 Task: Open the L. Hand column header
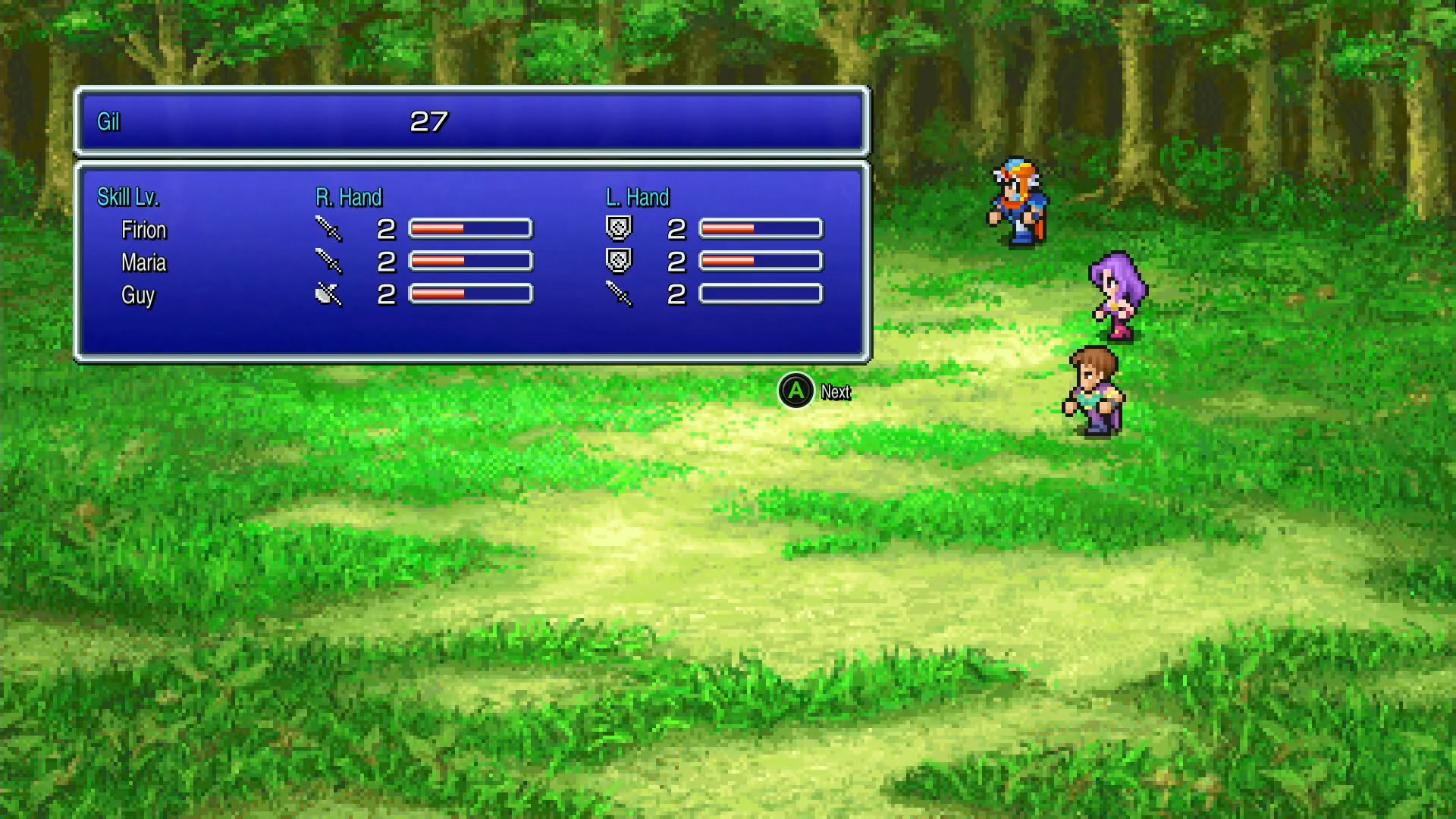click(639, 196)
